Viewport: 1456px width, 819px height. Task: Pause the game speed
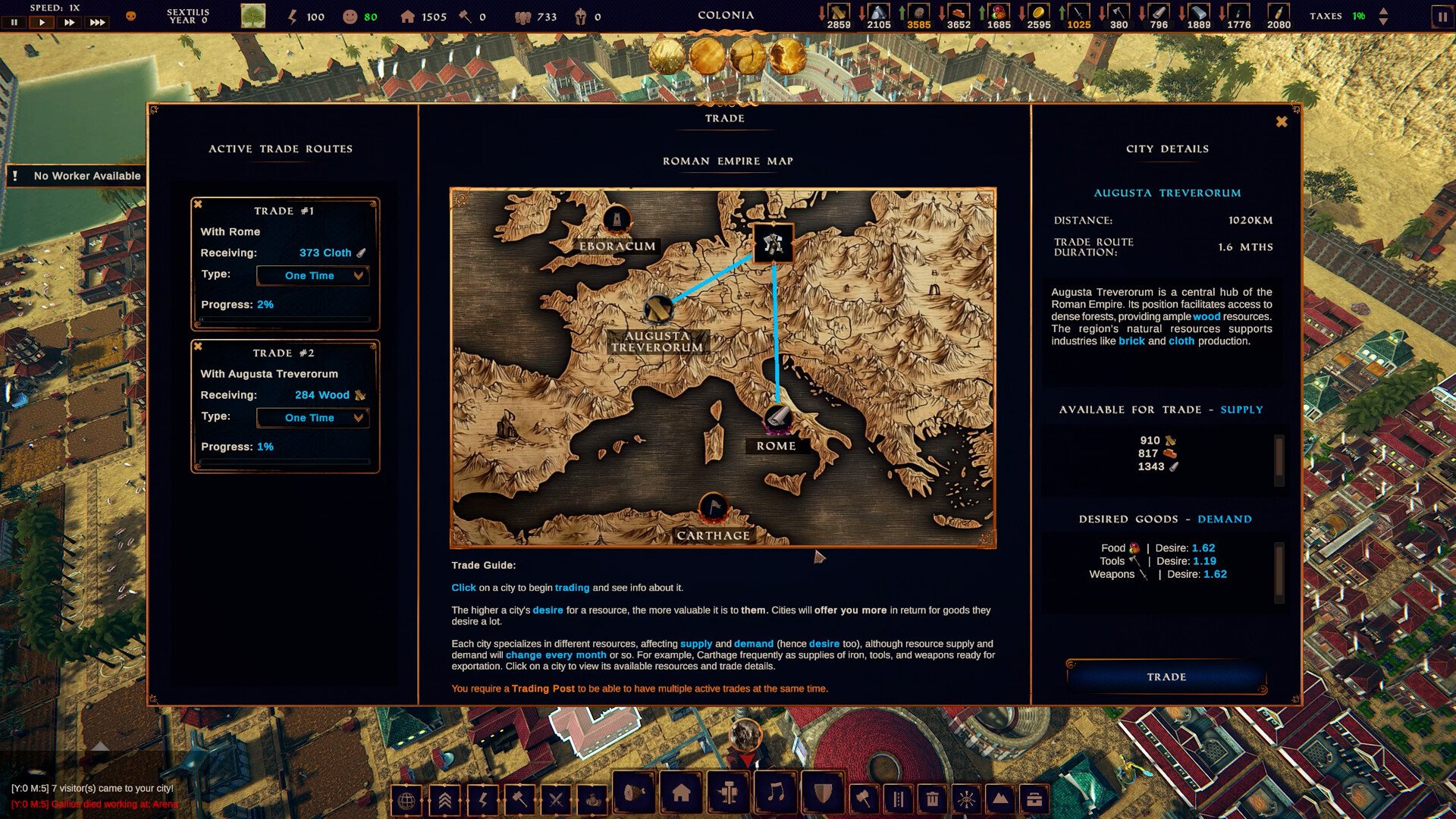click(14, 23)
